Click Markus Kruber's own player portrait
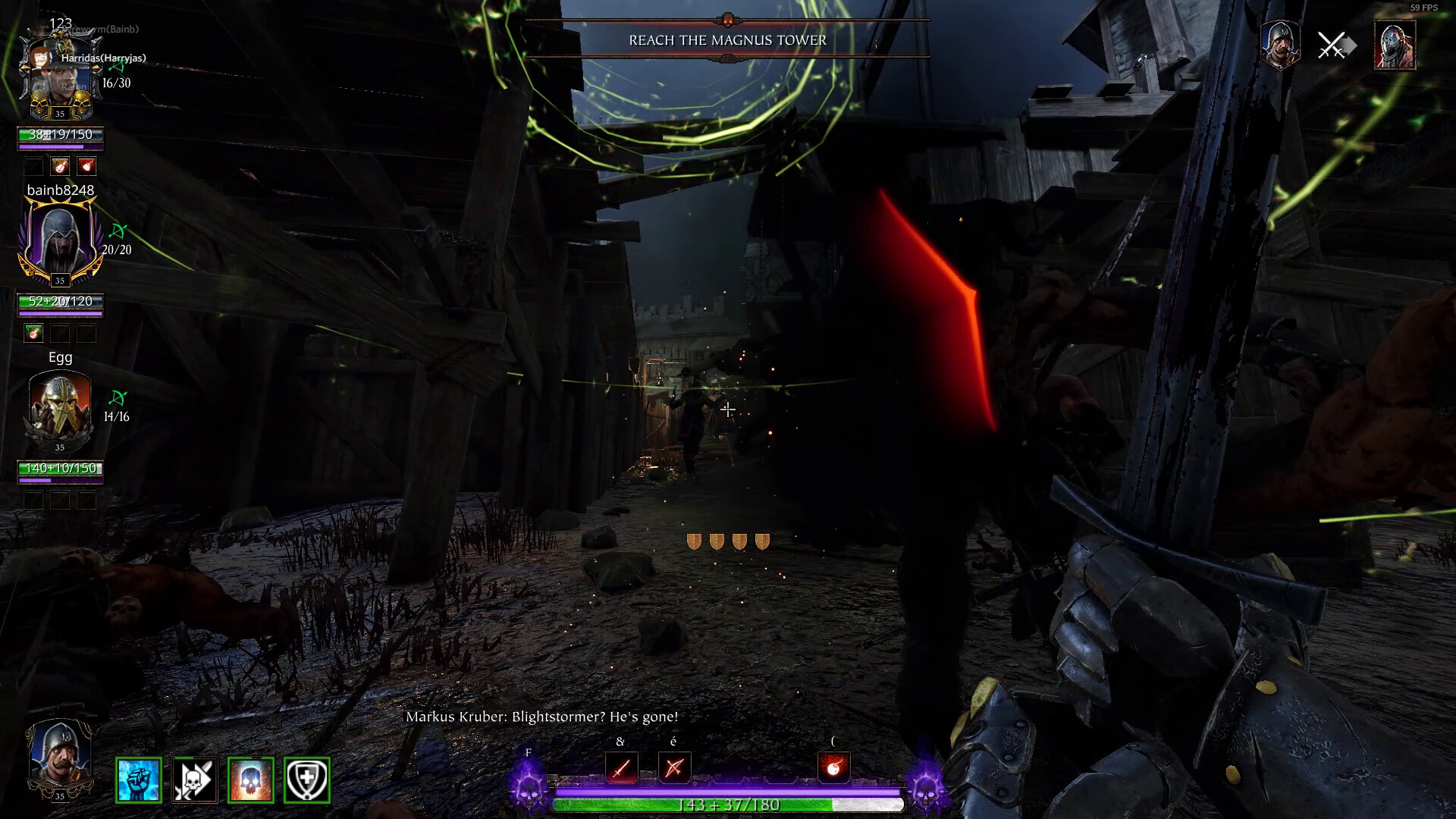 pyautogui.click(x=59, y=756)
